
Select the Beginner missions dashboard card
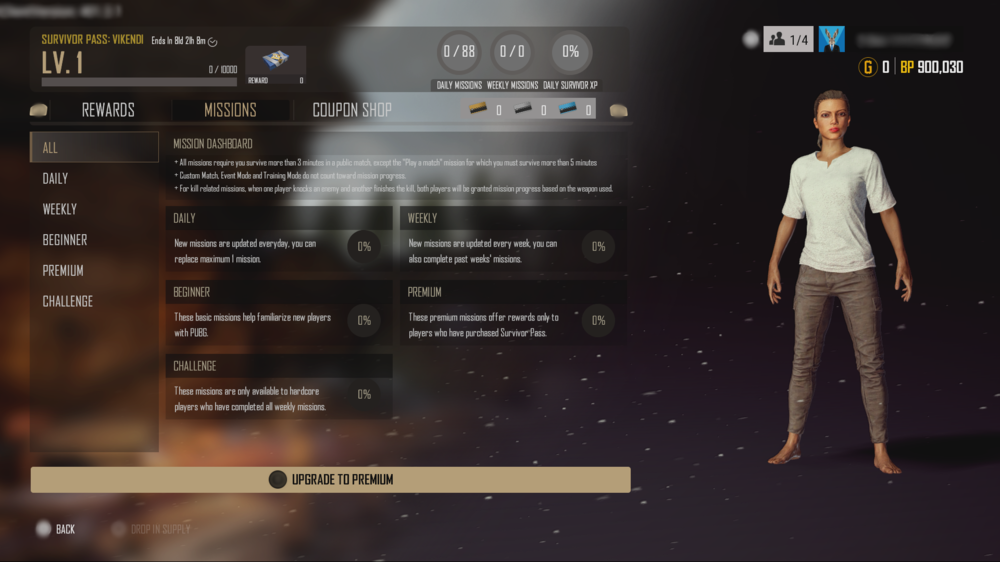[x=279, y=314]
